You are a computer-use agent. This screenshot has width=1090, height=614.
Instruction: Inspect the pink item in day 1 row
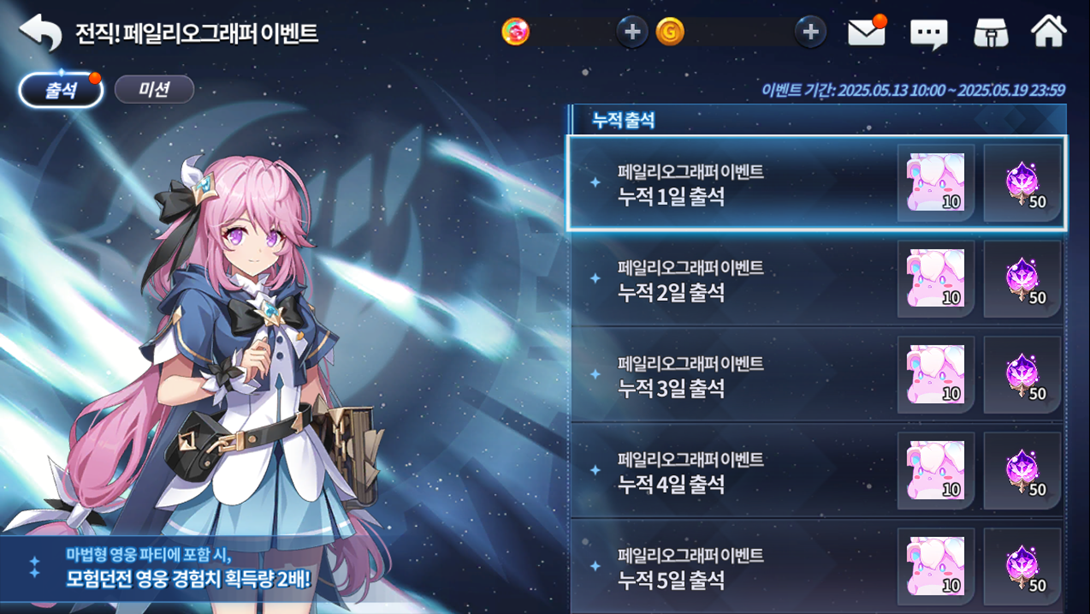point(936,183)
